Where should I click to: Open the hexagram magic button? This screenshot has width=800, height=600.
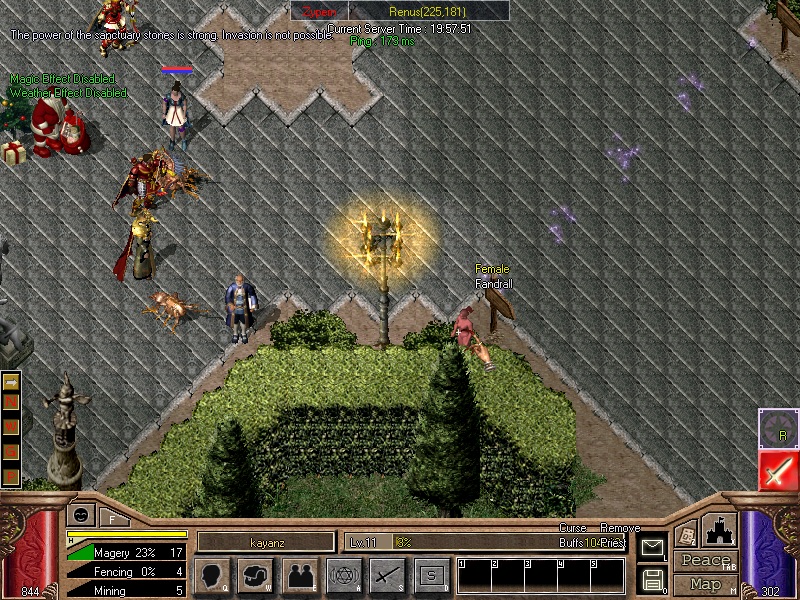(344, 576)
